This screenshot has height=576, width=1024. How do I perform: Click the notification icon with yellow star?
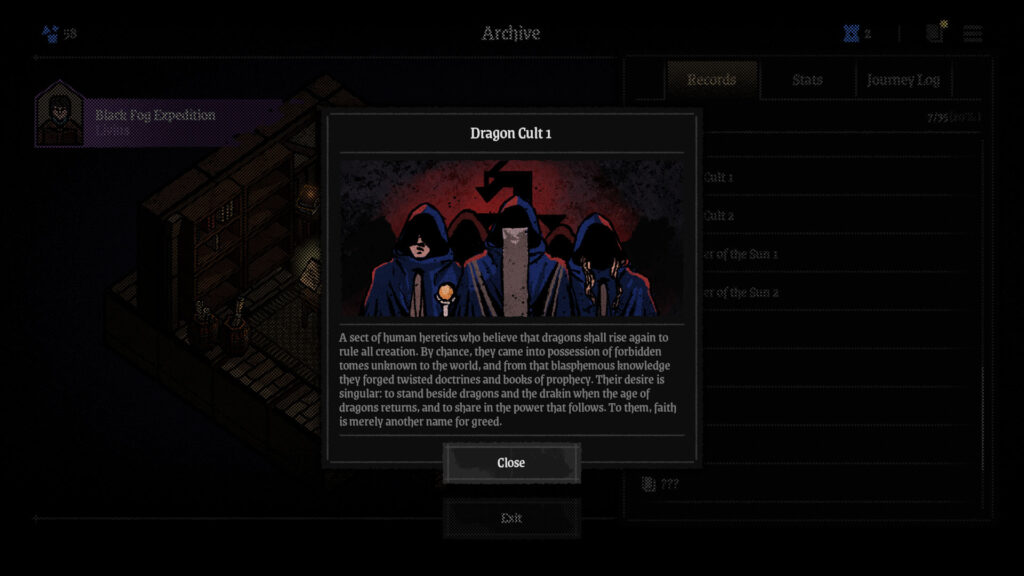[x=935, y=32]
